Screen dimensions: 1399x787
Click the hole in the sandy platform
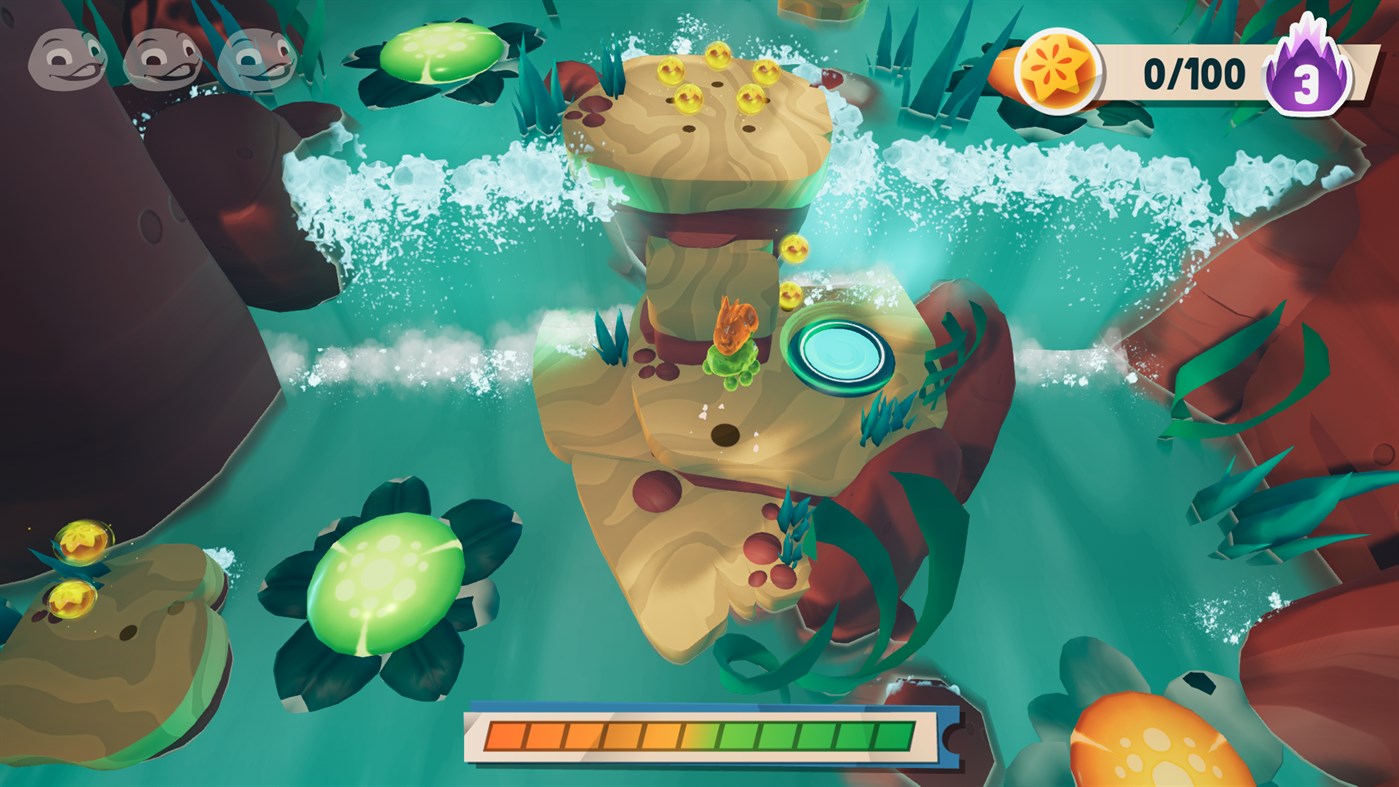pyautogui.click(x=723, y=435)
